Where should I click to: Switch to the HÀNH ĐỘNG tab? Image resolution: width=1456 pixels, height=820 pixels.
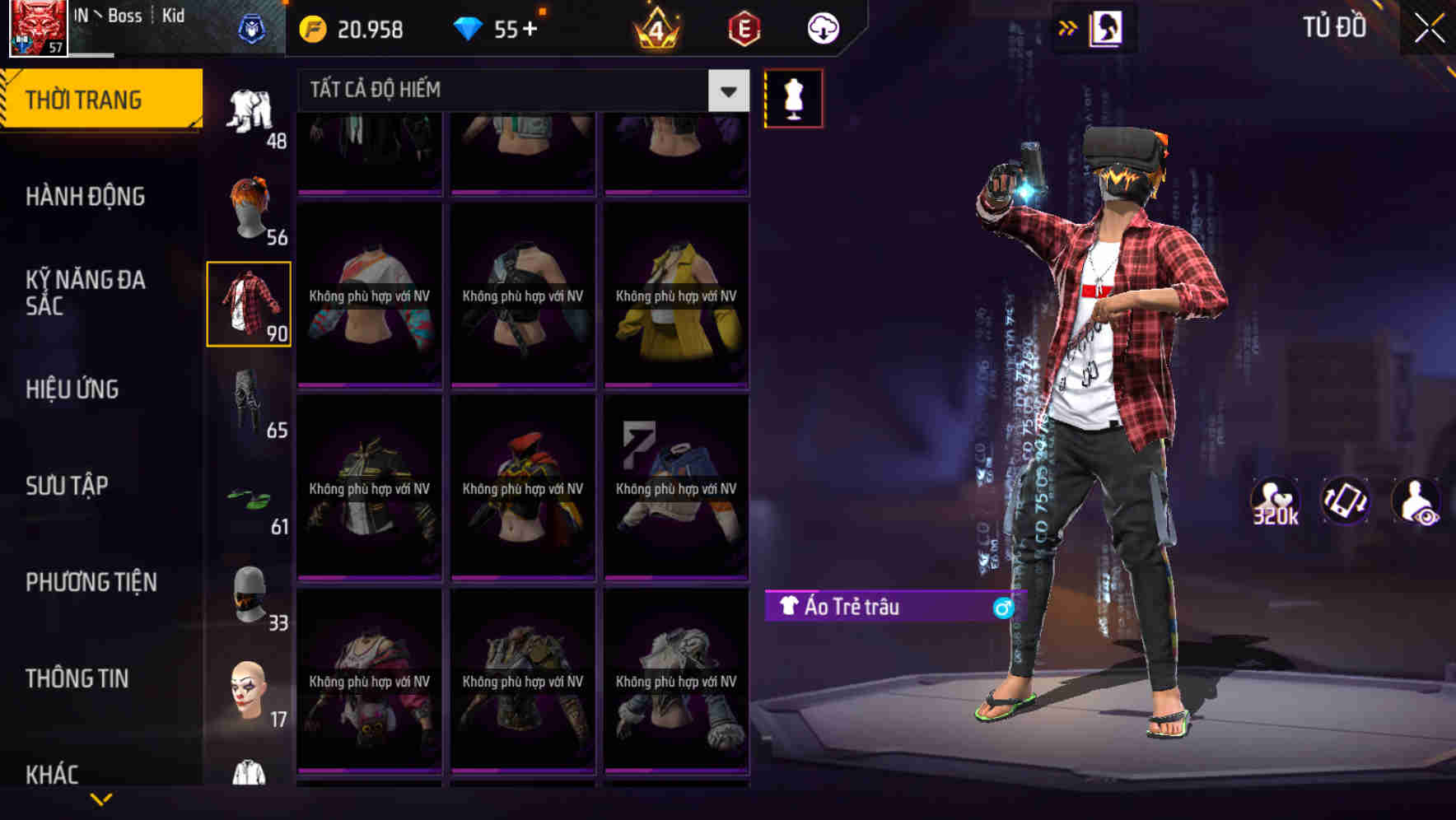point(86,197)
